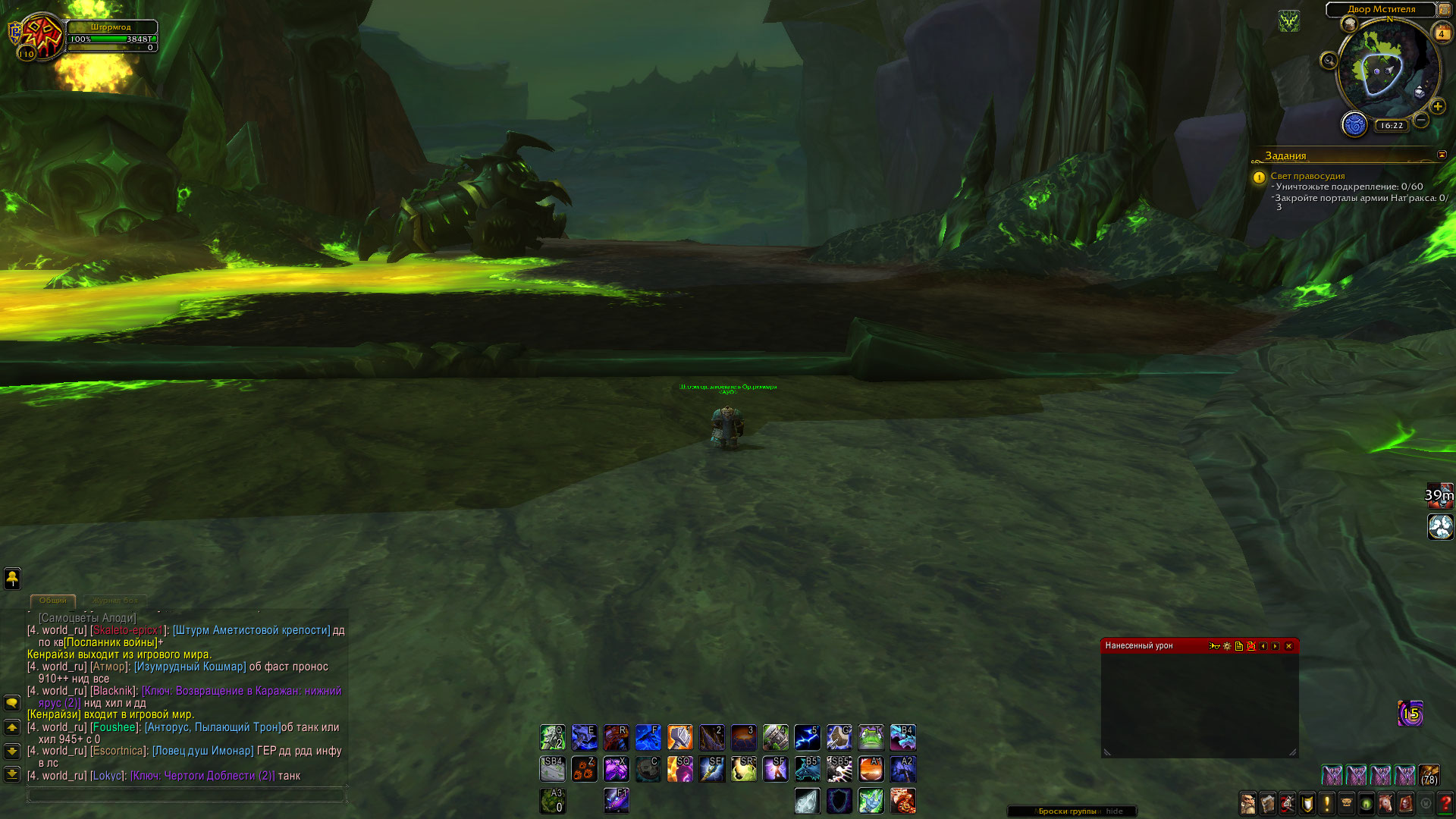Open the blue order hall report button
The height and width of the screenshot is (819, 1456).
[x=1354, y=124]
